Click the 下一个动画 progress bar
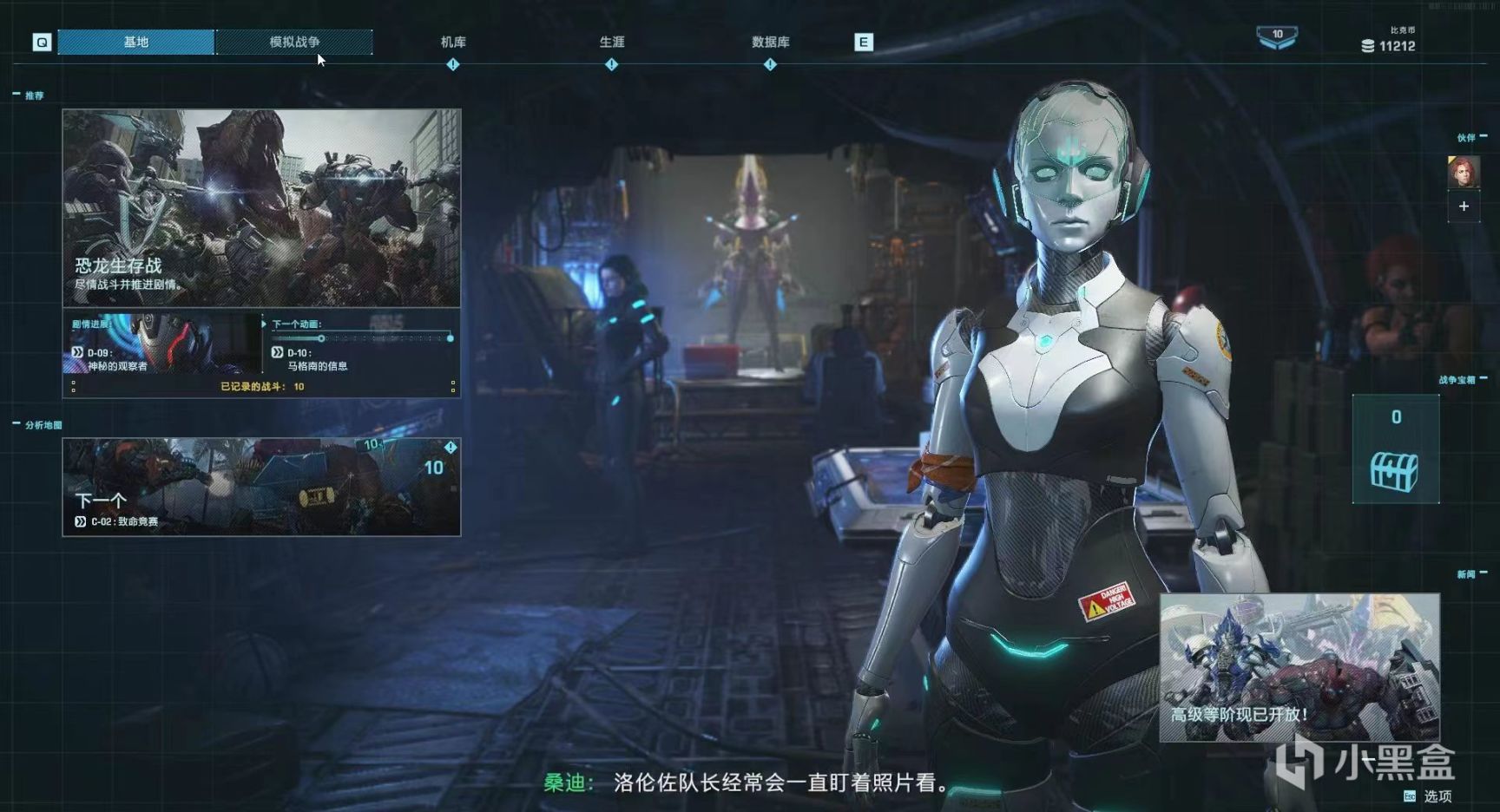Image resolution: width=1500 pixels, height=812 pixels. click(x=365, y=340)
